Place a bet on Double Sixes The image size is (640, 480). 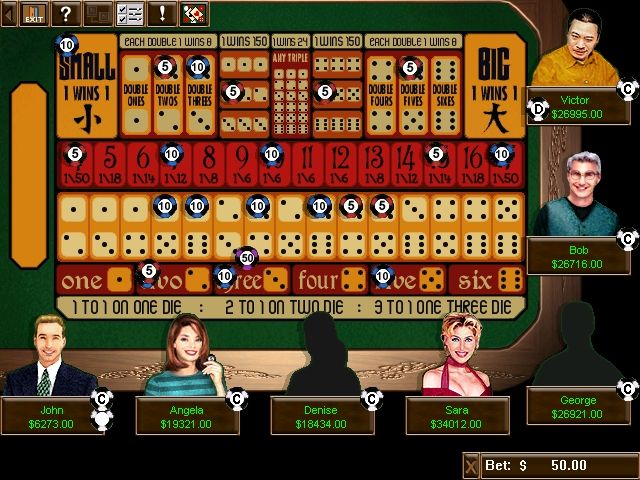click(x=444, y=95)
